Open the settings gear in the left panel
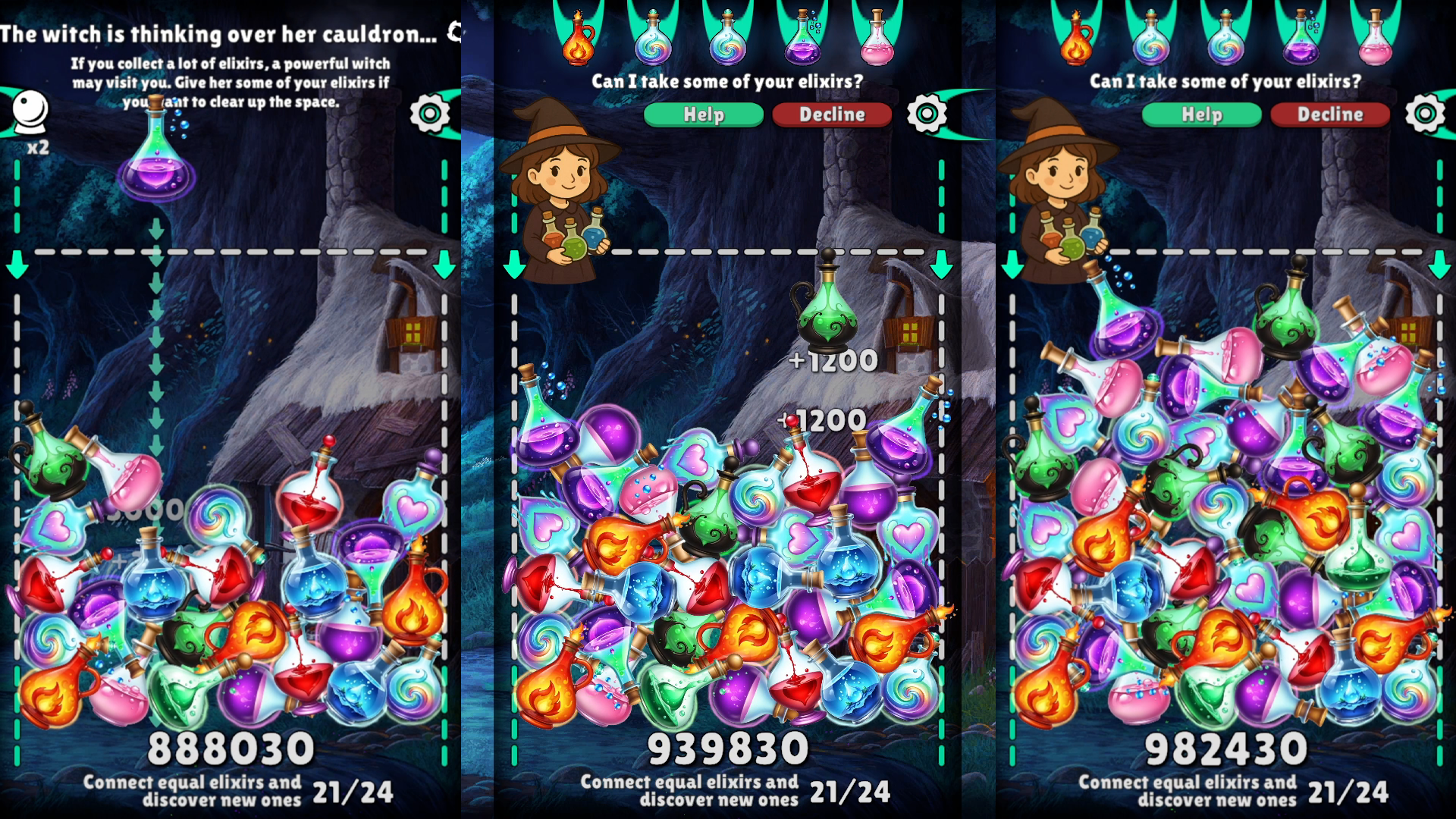 tap(429, 113)
